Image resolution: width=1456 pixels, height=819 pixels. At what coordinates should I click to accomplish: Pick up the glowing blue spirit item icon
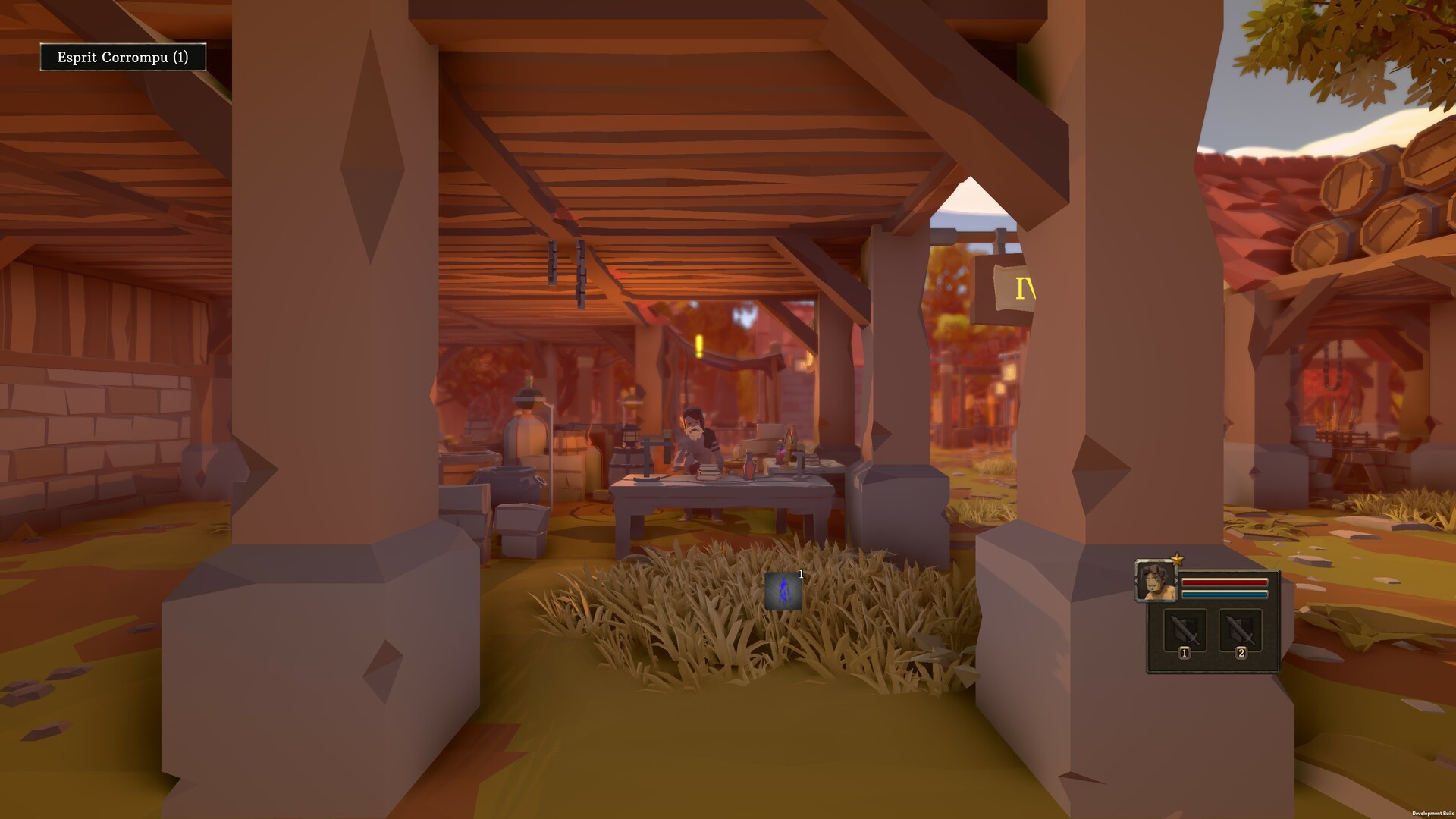[783, 590]
